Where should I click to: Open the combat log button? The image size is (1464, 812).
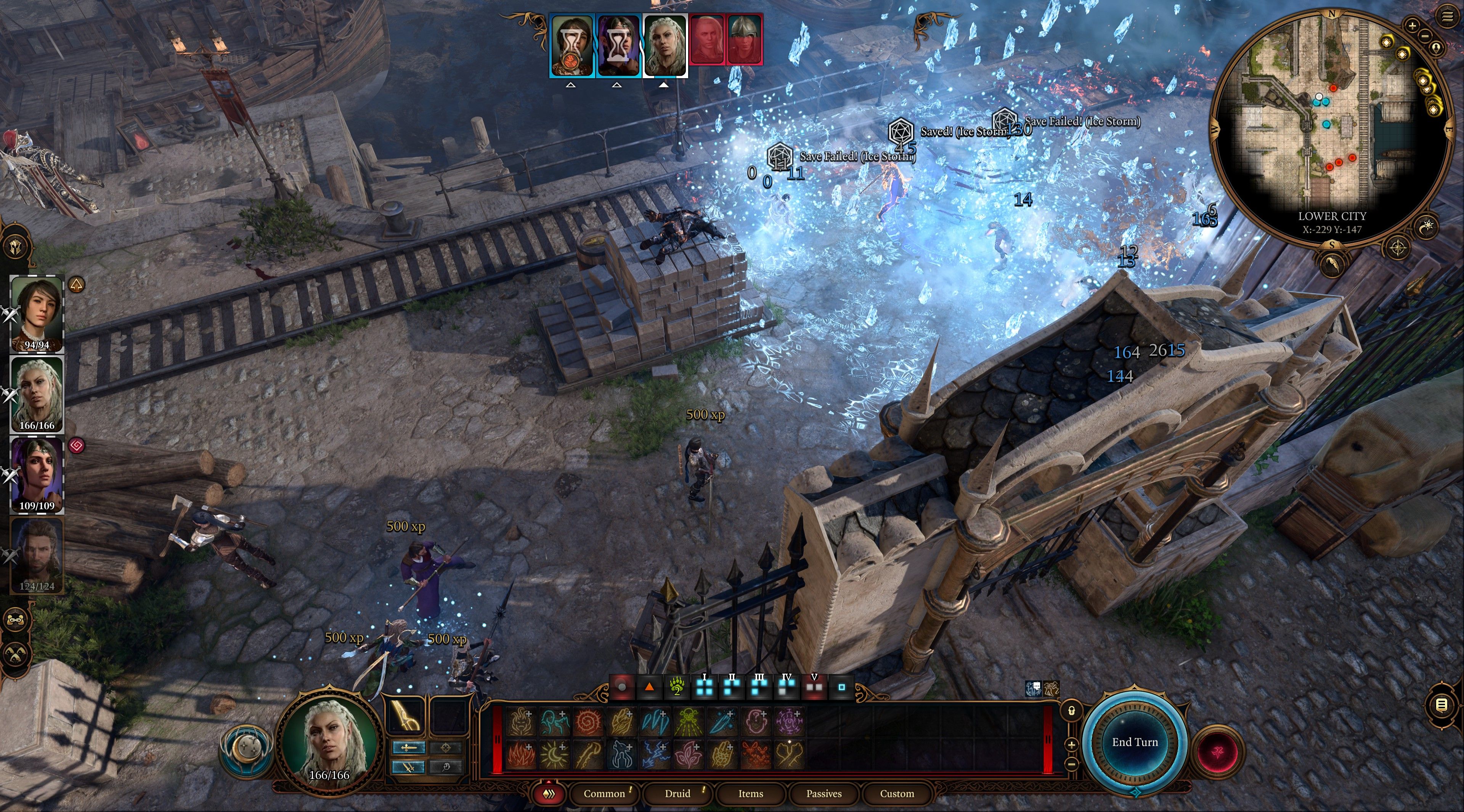click(x=1441, y=705)
